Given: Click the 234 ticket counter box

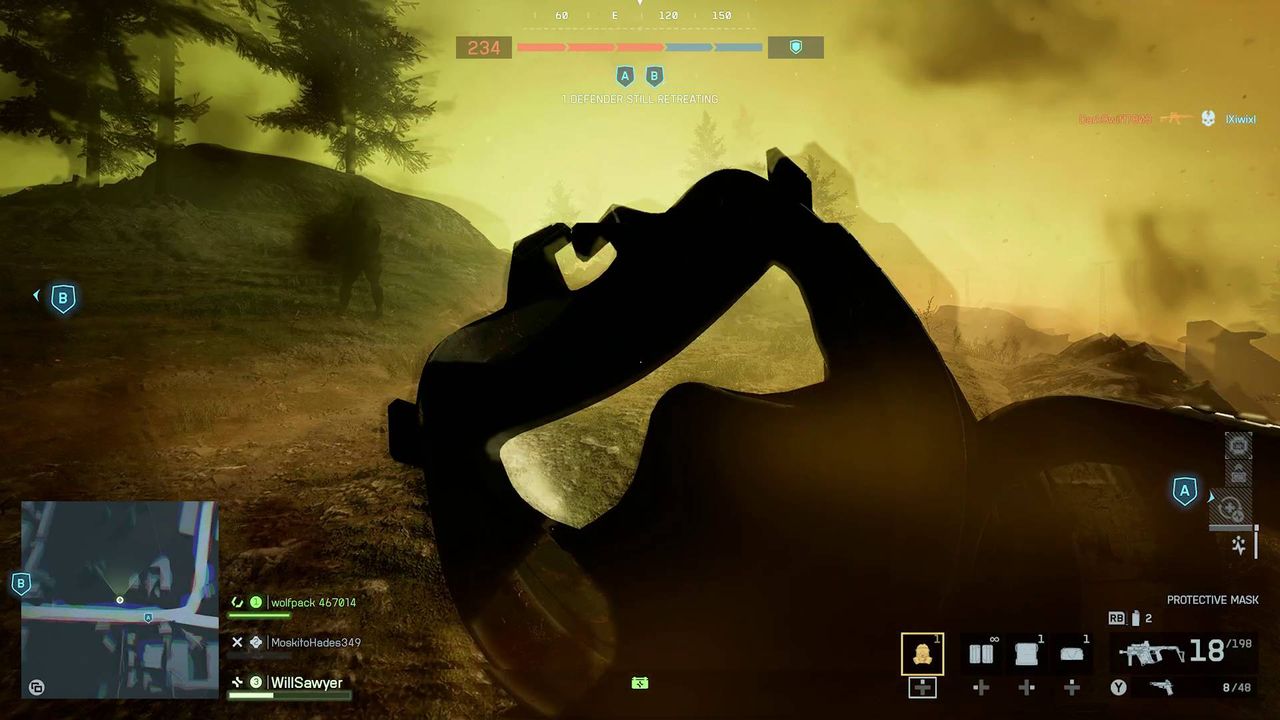Looking at the screenshot, I should [484, 47].
